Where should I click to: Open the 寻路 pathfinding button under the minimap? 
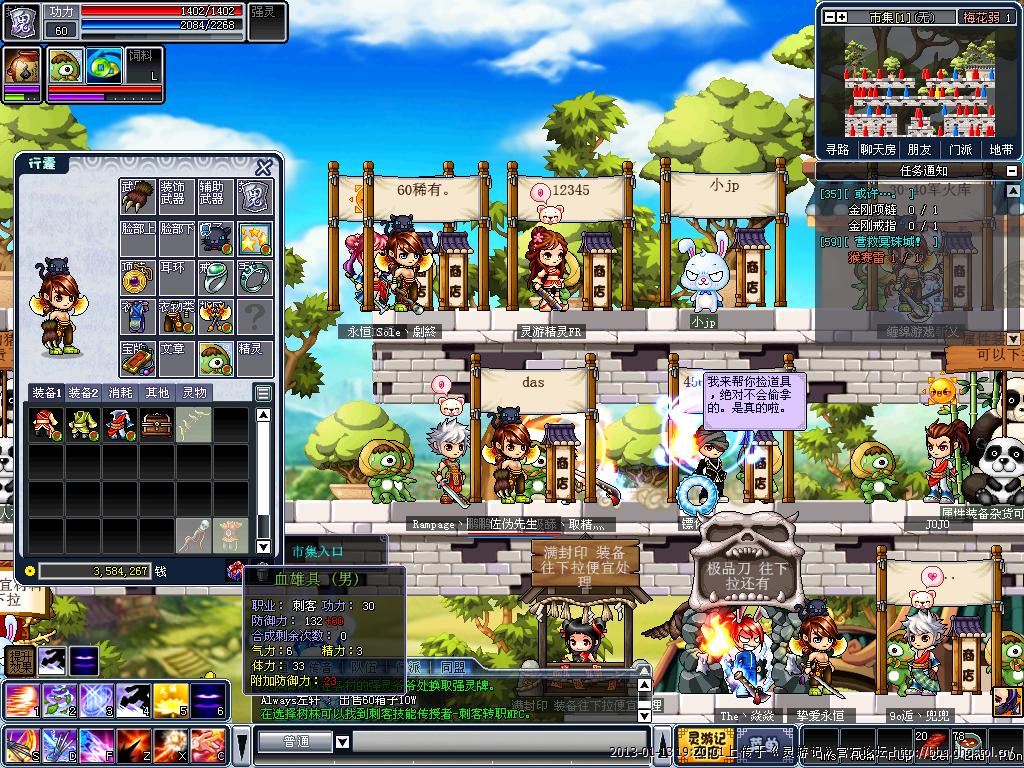point(837,149)
